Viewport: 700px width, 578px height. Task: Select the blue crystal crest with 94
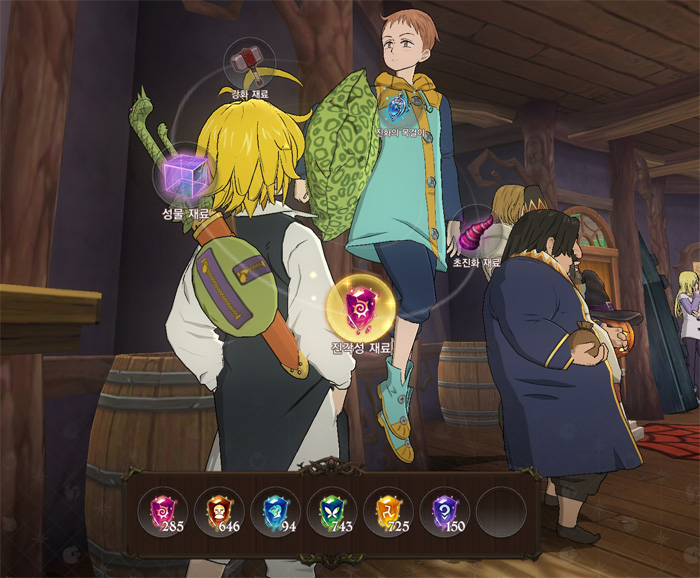274,511
